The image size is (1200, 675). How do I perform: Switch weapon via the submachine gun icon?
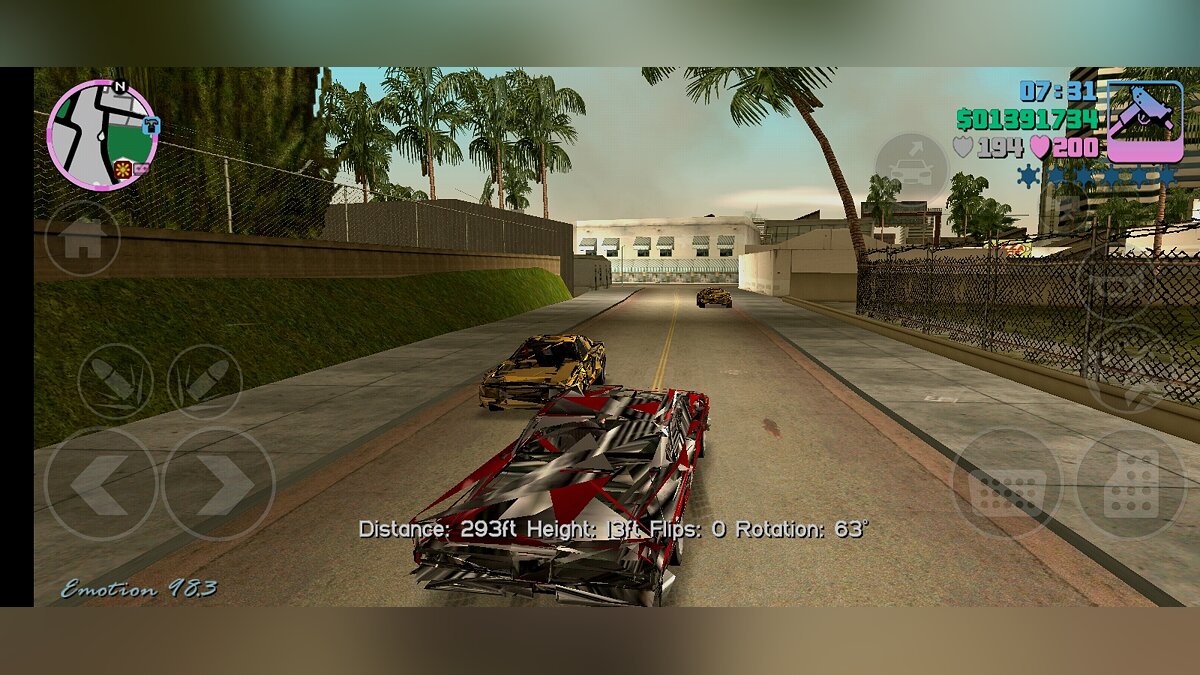(x=1144, y=121)
